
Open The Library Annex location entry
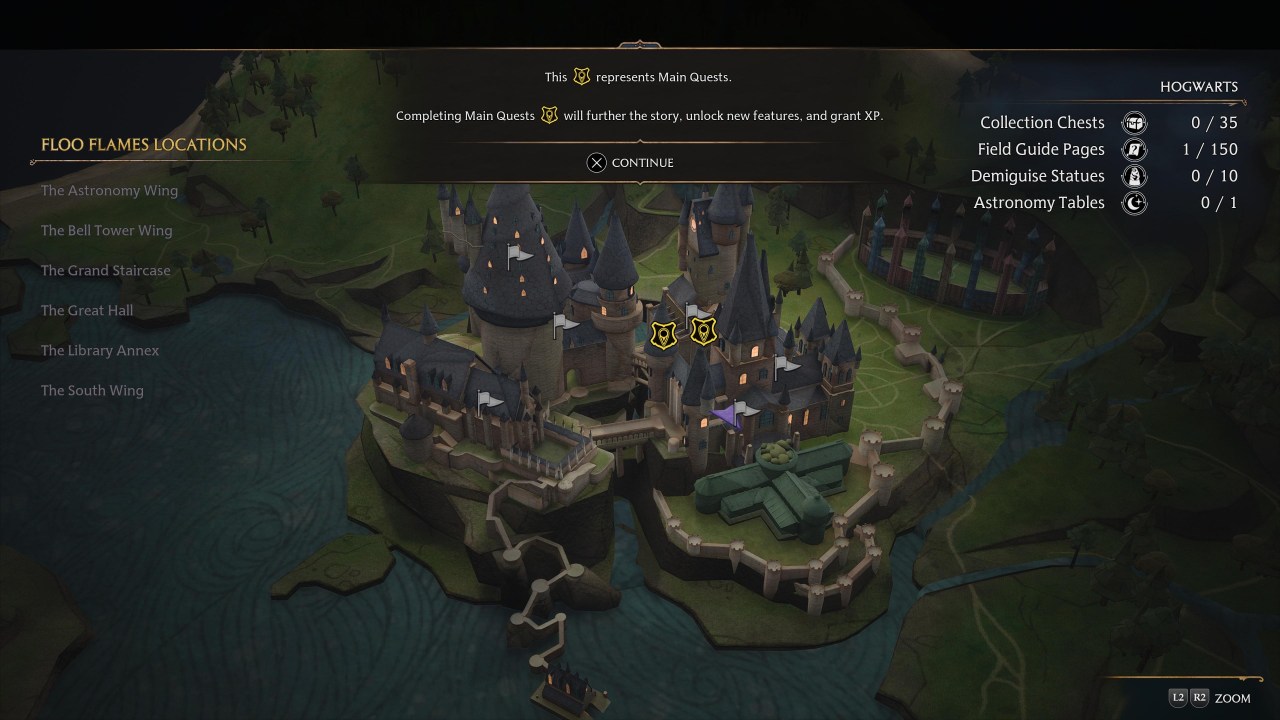pyautogui.click(x=100, y=350)
